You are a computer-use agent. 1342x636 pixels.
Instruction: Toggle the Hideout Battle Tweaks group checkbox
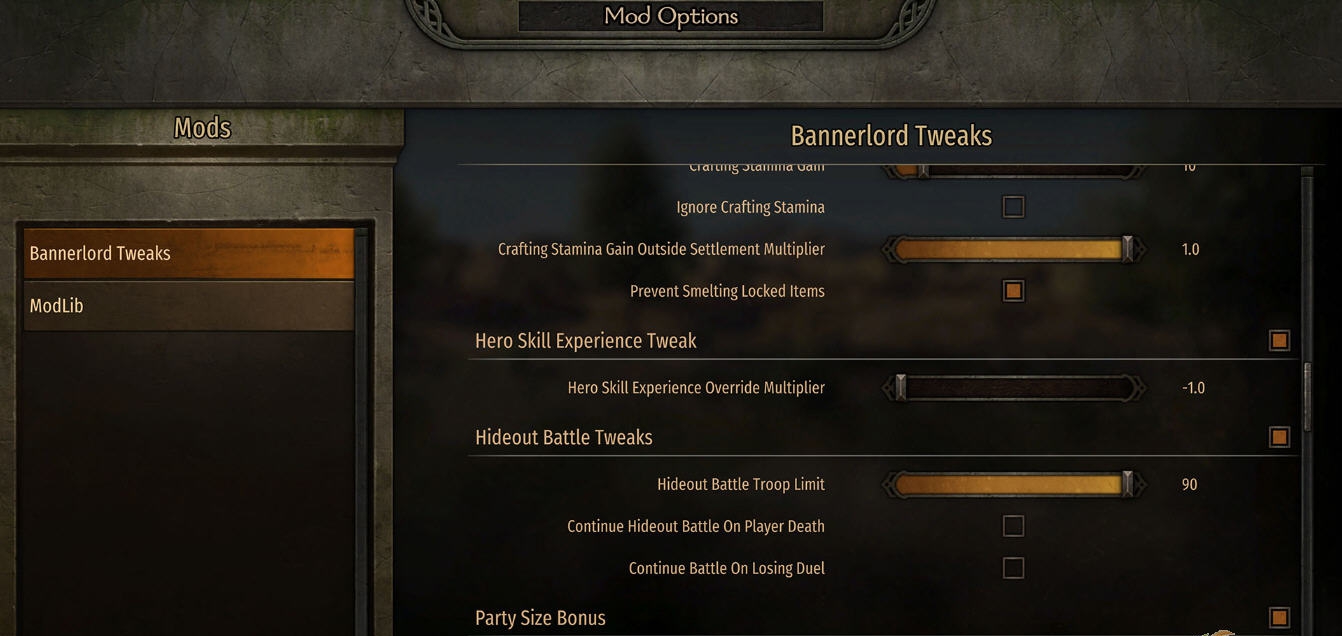[x=1279, y=437]
